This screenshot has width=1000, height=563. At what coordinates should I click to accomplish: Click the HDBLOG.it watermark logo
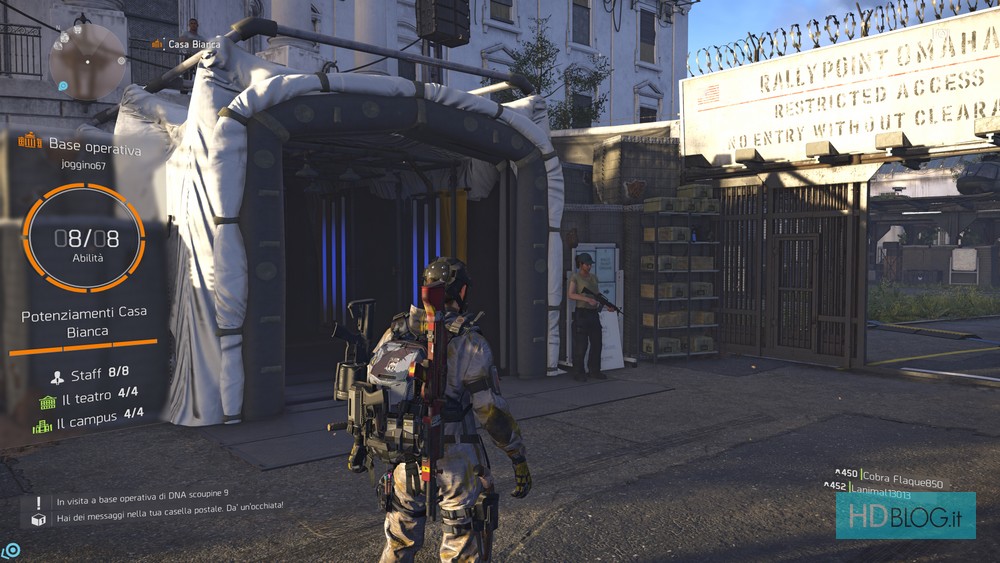[x=905, y=515]
